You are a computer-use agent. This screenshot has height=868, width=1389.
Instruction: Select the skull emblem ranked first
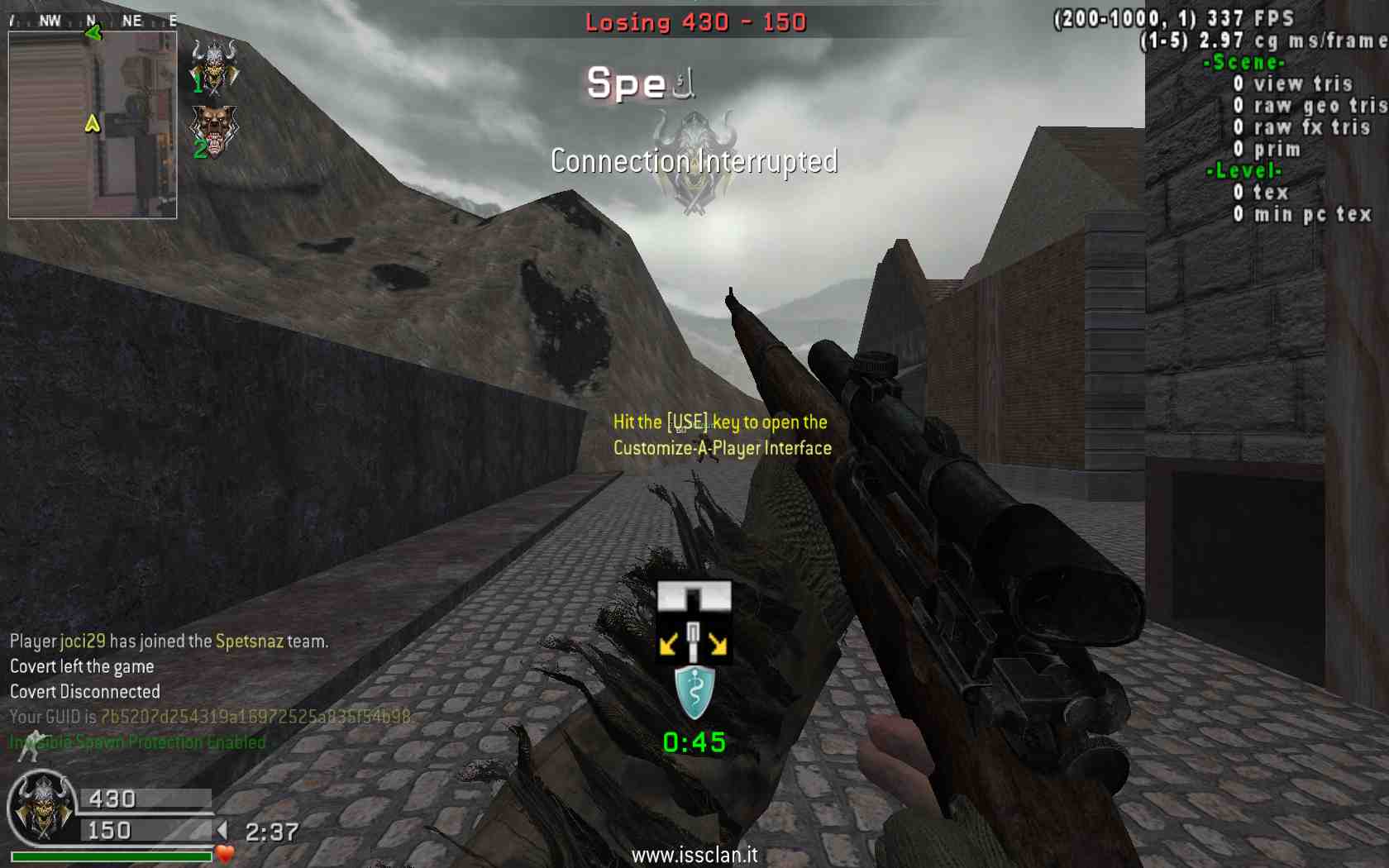coord(214,65)
